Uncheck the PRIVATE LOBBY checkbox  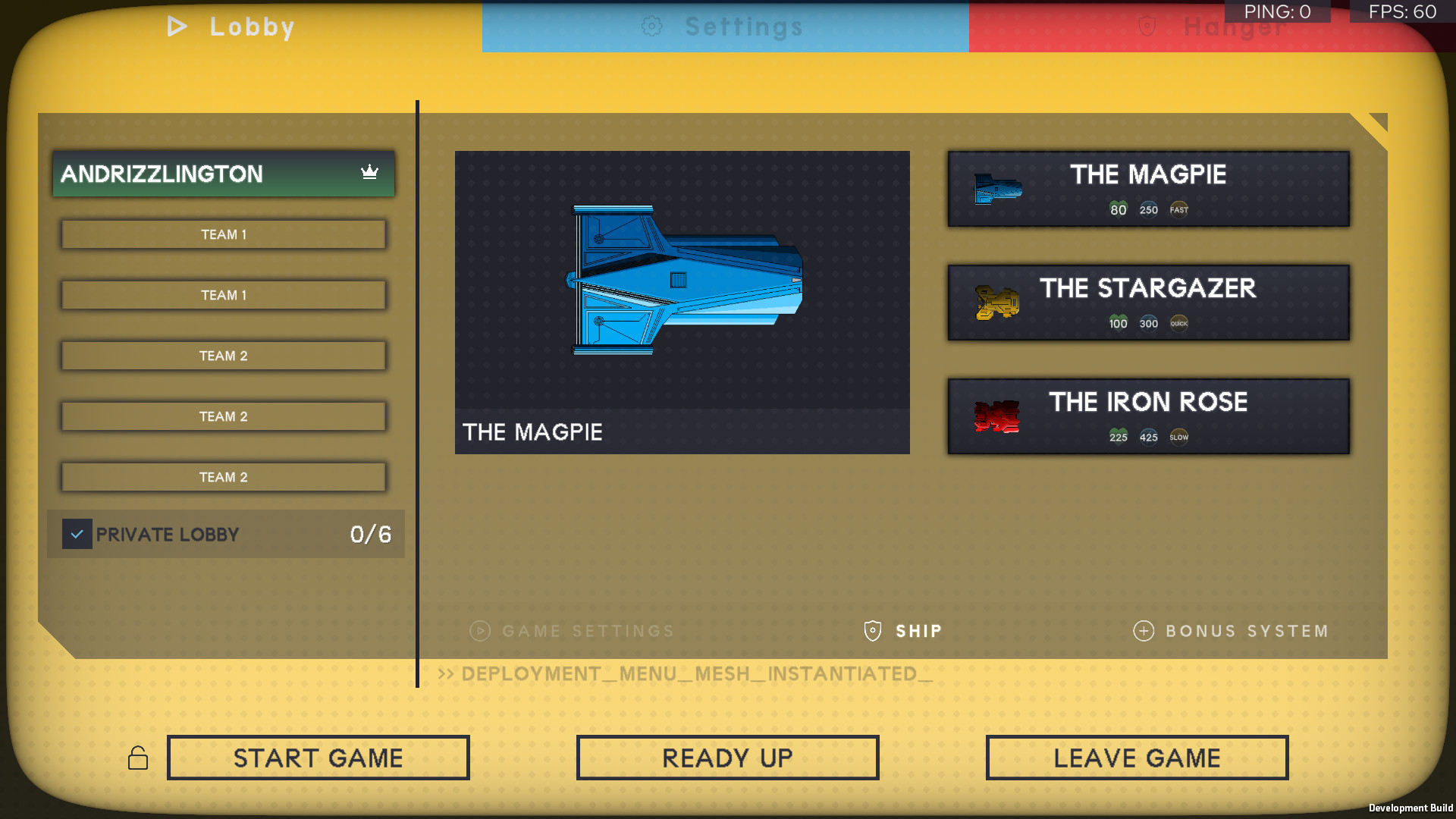(77, 534)
